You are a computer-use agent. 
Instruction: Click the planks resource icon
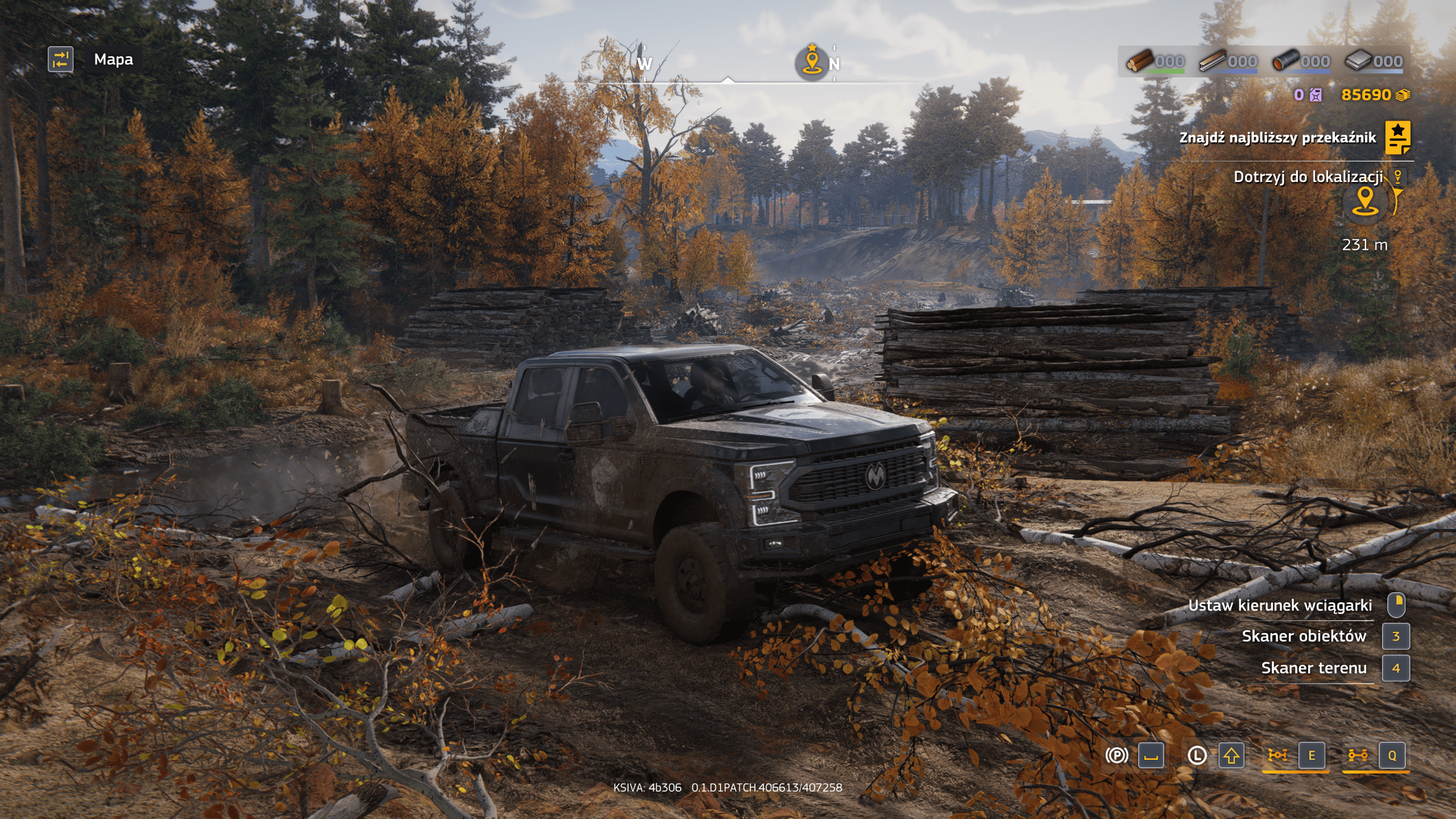(1213, 60)
